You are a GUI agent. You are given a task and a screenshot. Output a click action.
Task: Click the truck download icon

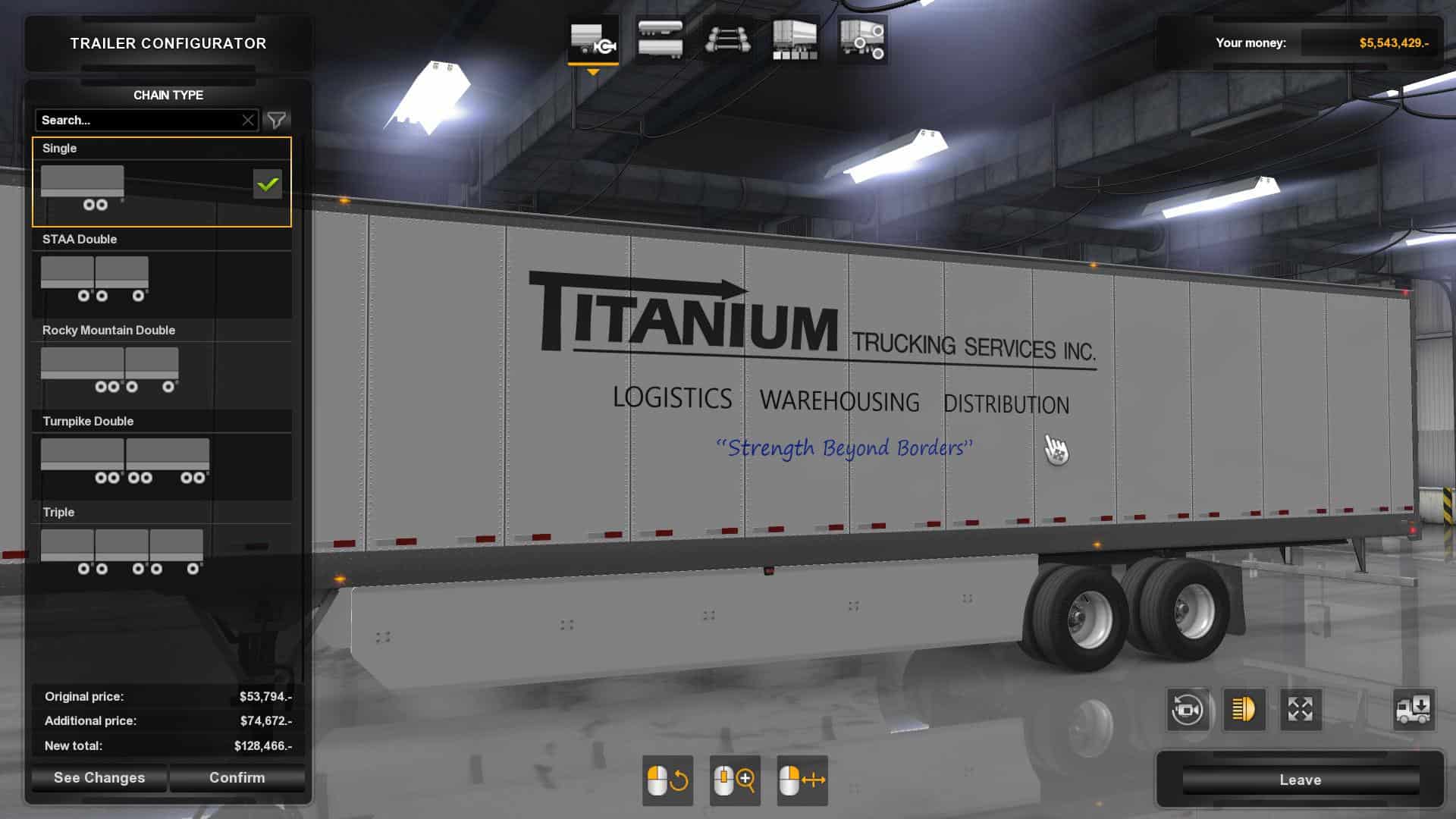point(1414,710)
